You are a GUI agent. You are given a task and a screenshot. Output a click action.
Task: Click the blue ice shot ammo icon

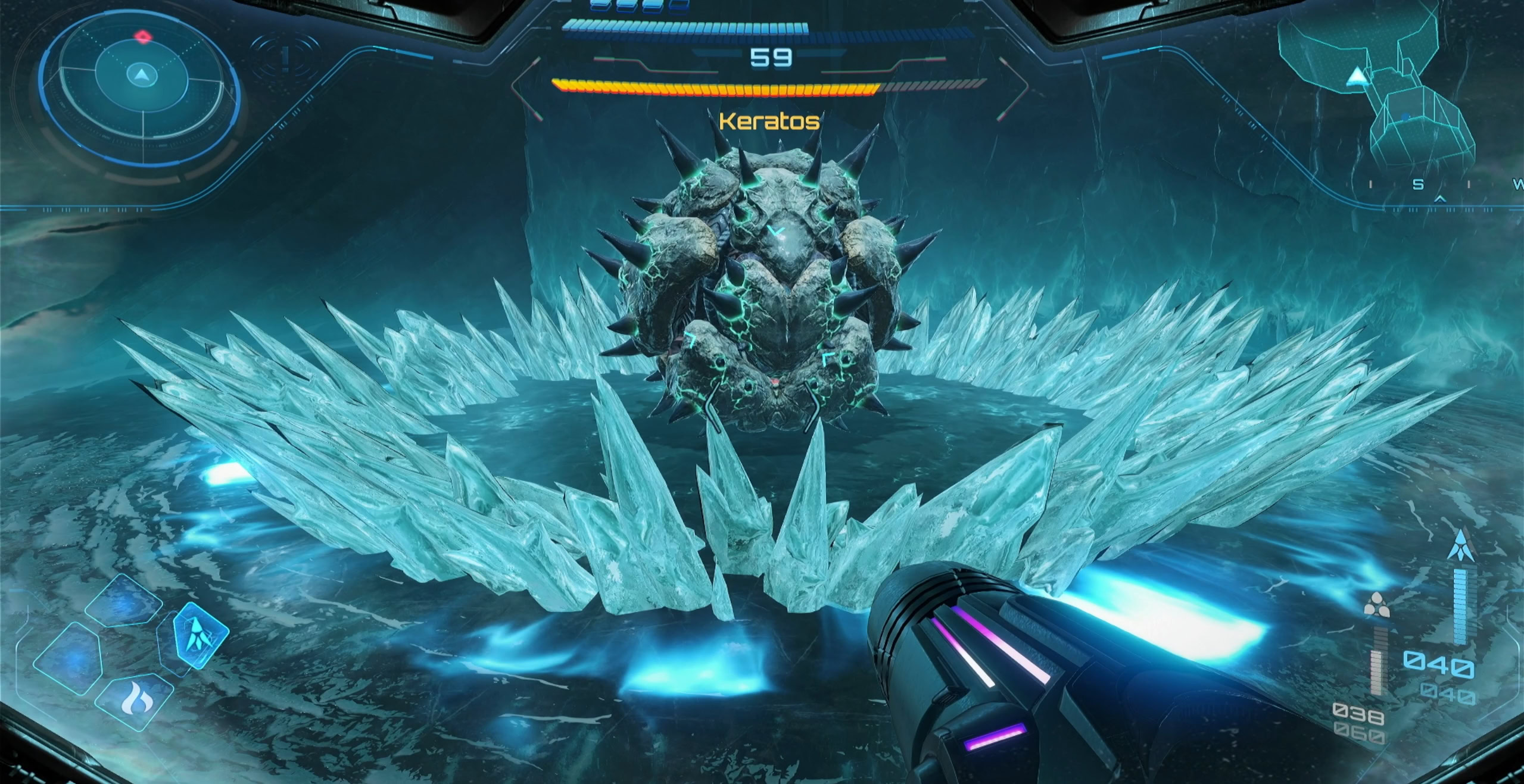[x=1460, y=545]
